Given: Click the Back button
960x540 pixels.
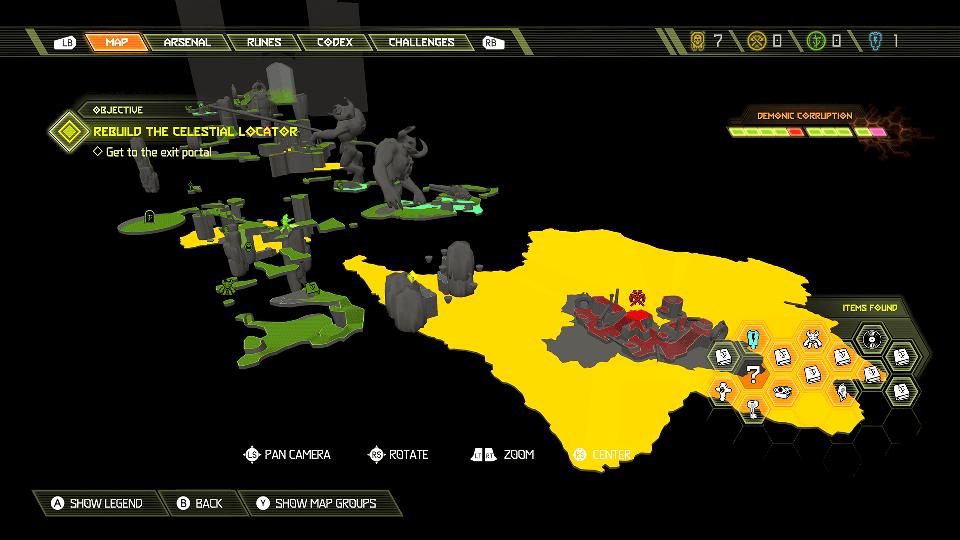Looking at the screenshot, I should coord(199,503).
